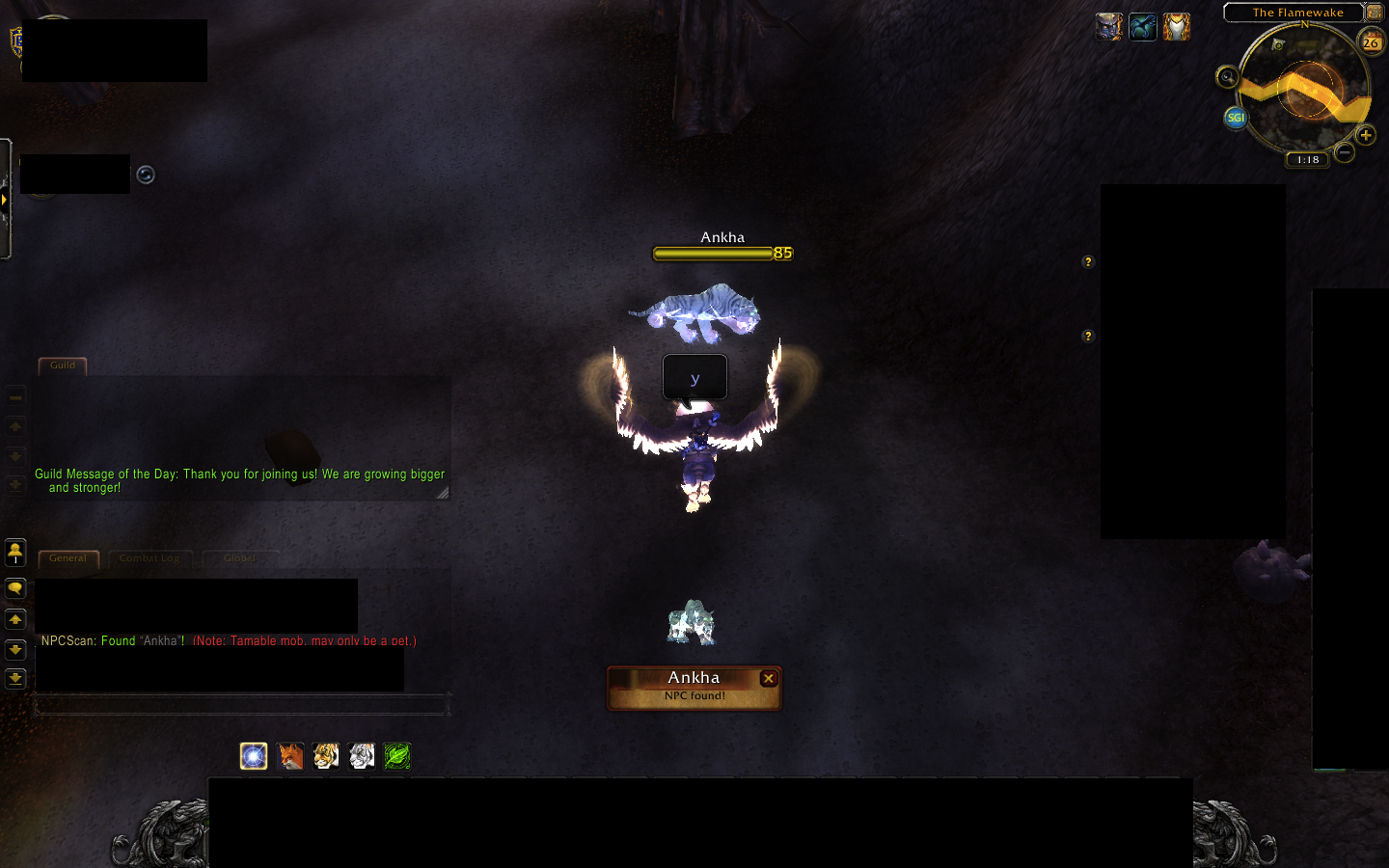Open the calendar showing day 26

(x=1372, y=41)
